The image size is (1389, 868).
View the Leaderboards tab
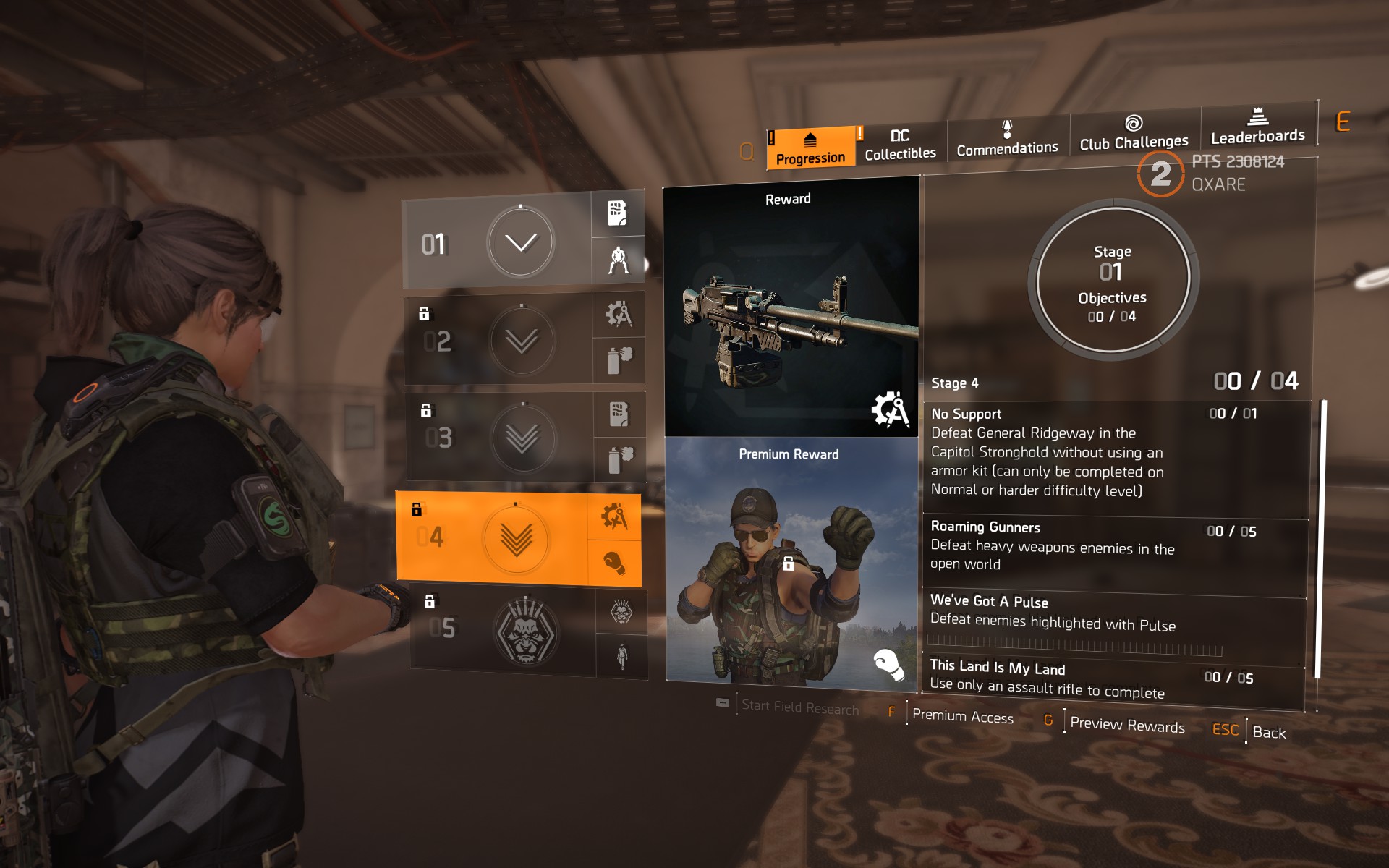point(1258,127)
